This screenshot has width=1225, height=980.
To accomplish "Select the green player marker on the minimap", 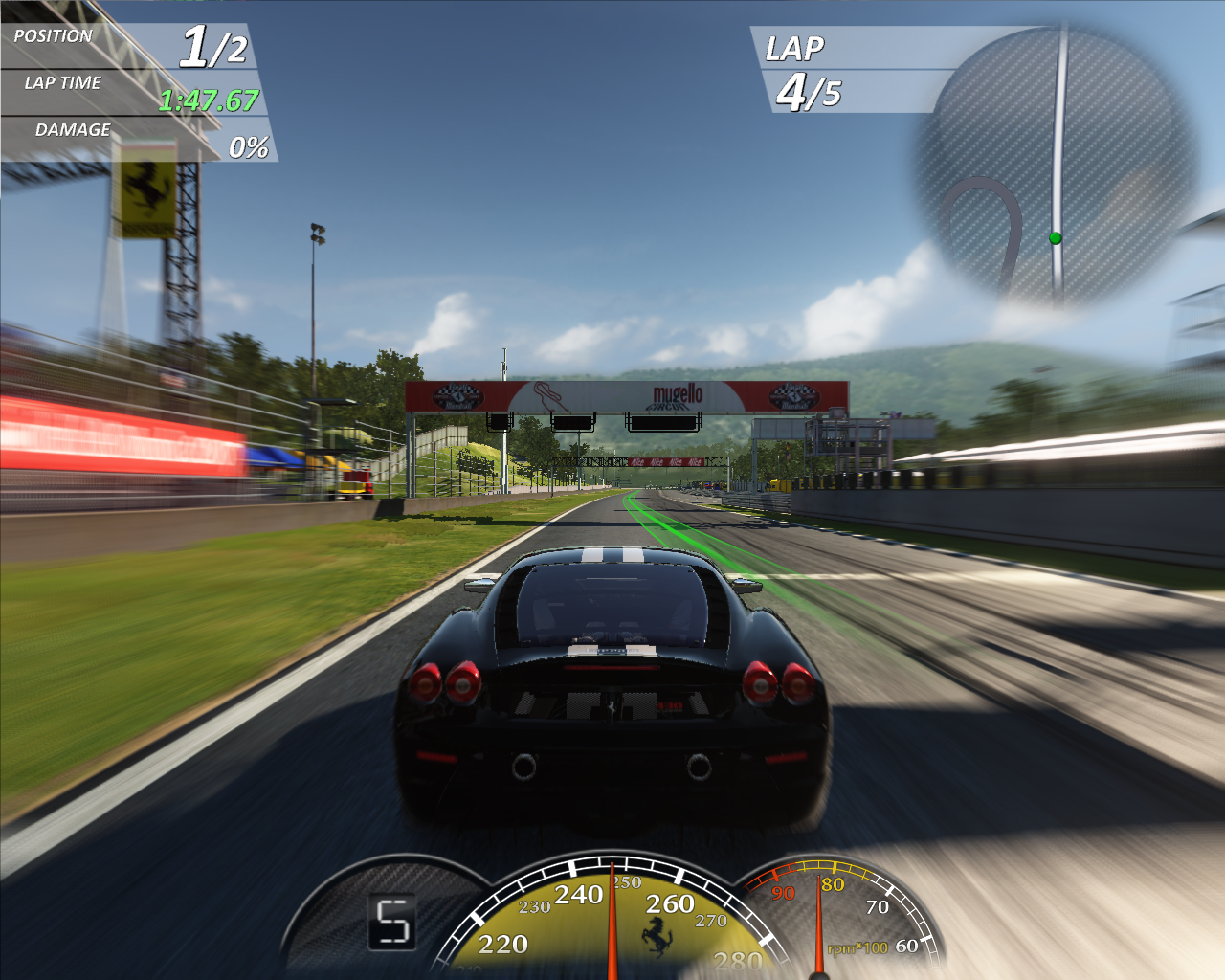I will point(1056,238).
